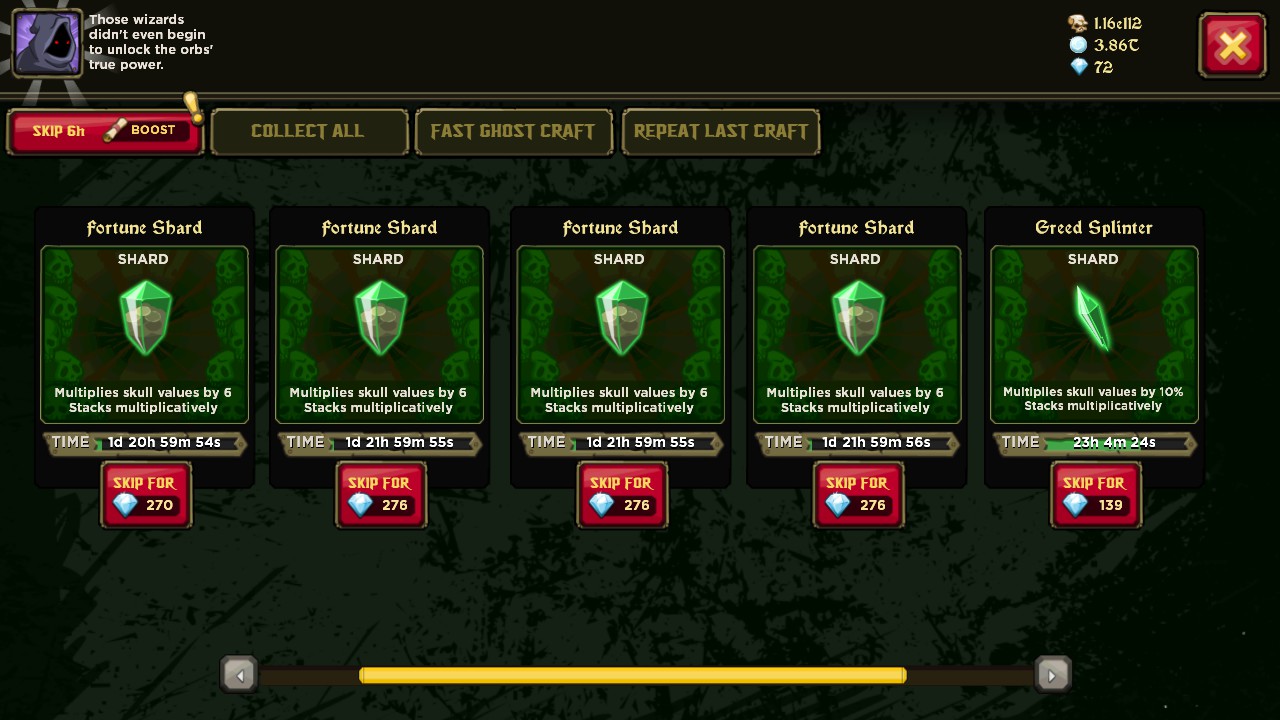Select the Greed Splinter shard icon
Viewport: 1280px width, 720px height.
(x=1093, y=318)
